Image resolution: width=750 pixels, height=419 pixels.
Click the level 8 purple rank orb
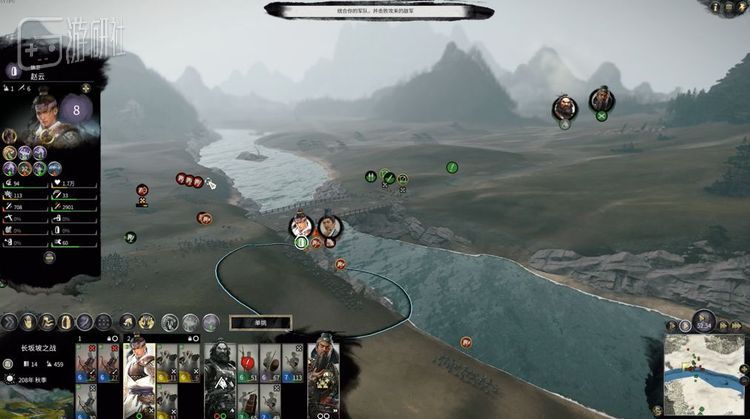coord(76,109)
